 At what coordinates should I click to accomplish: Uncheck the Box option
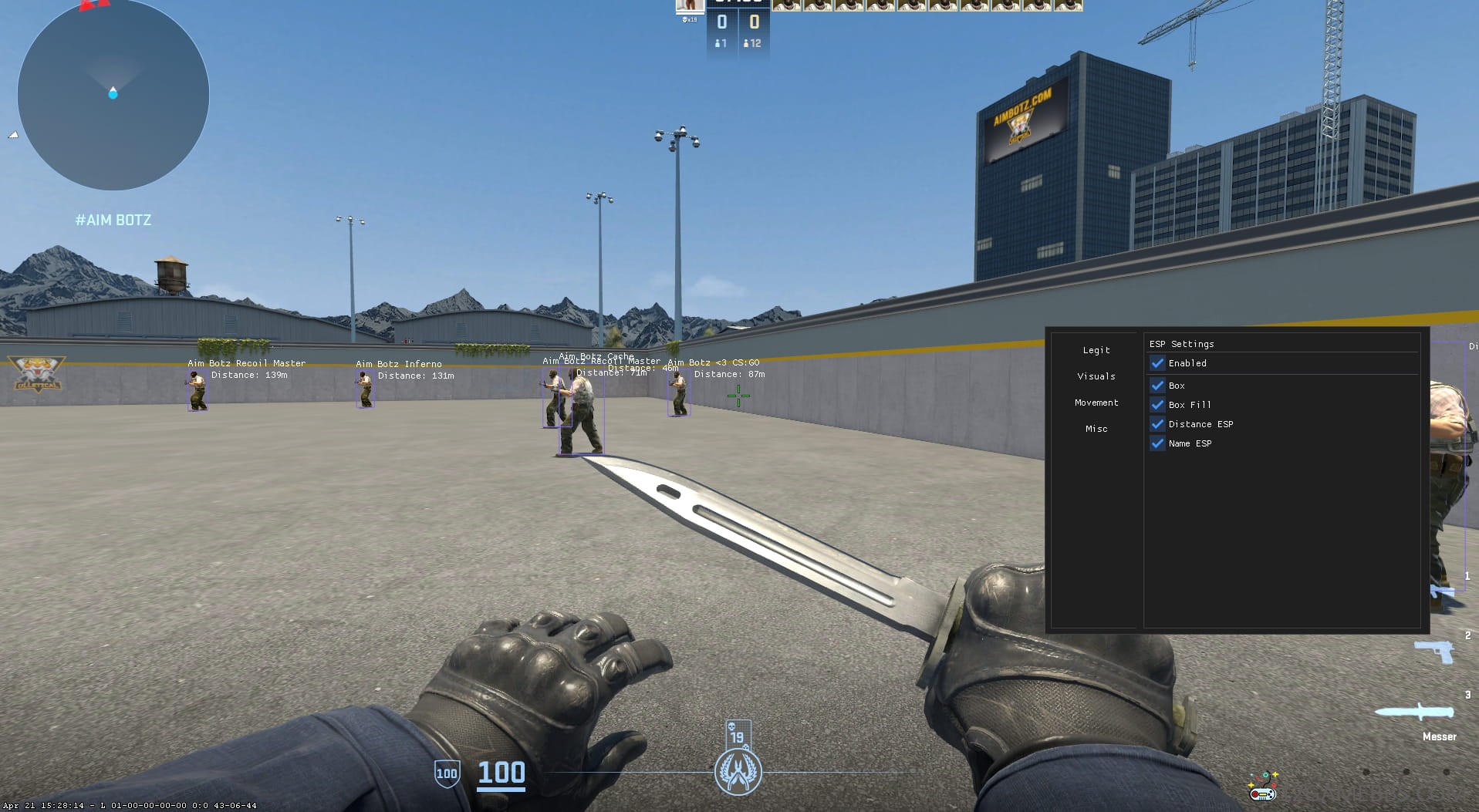(1157, 386)
